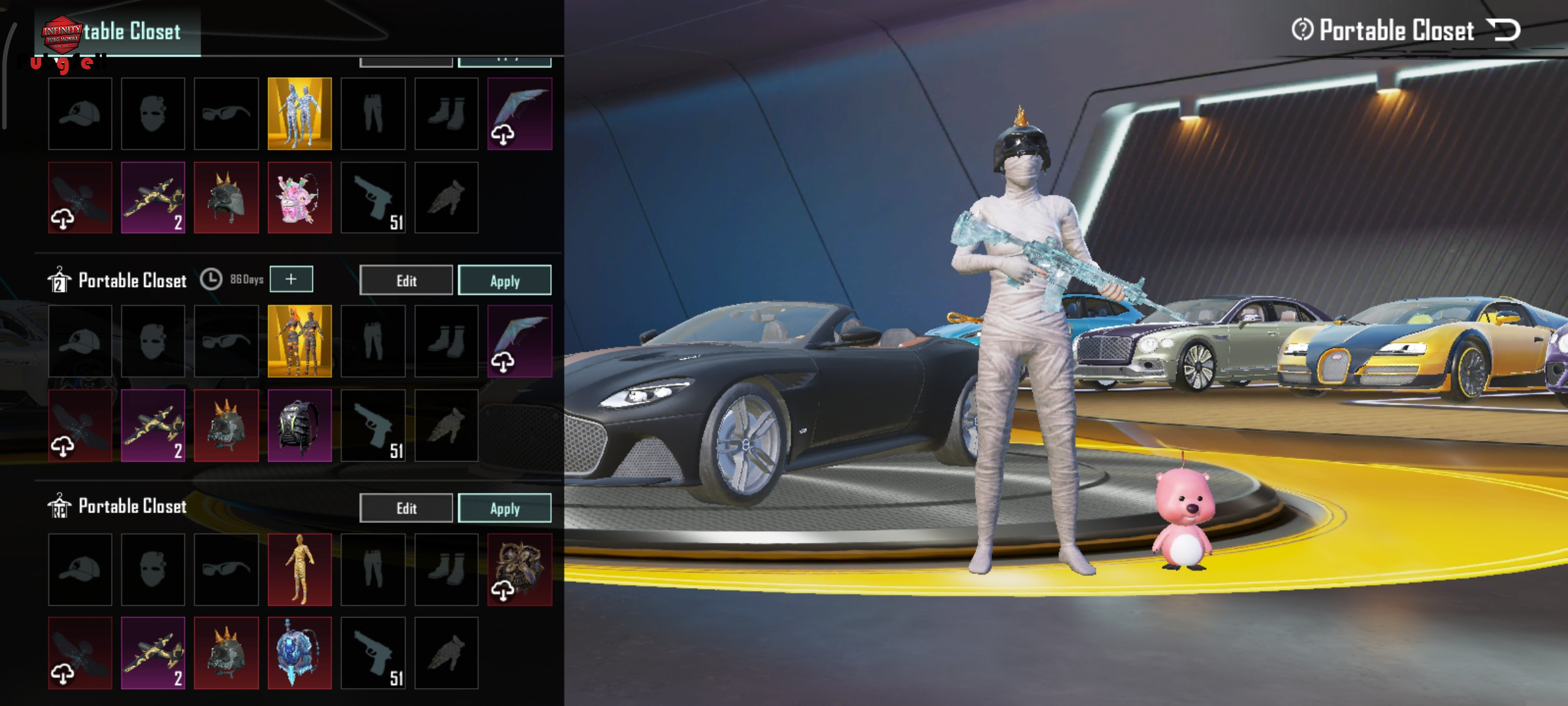Select the black and green backpack slot
Image resolution: width=1568 pixels, height=706 pixels.
pos(299,426)
